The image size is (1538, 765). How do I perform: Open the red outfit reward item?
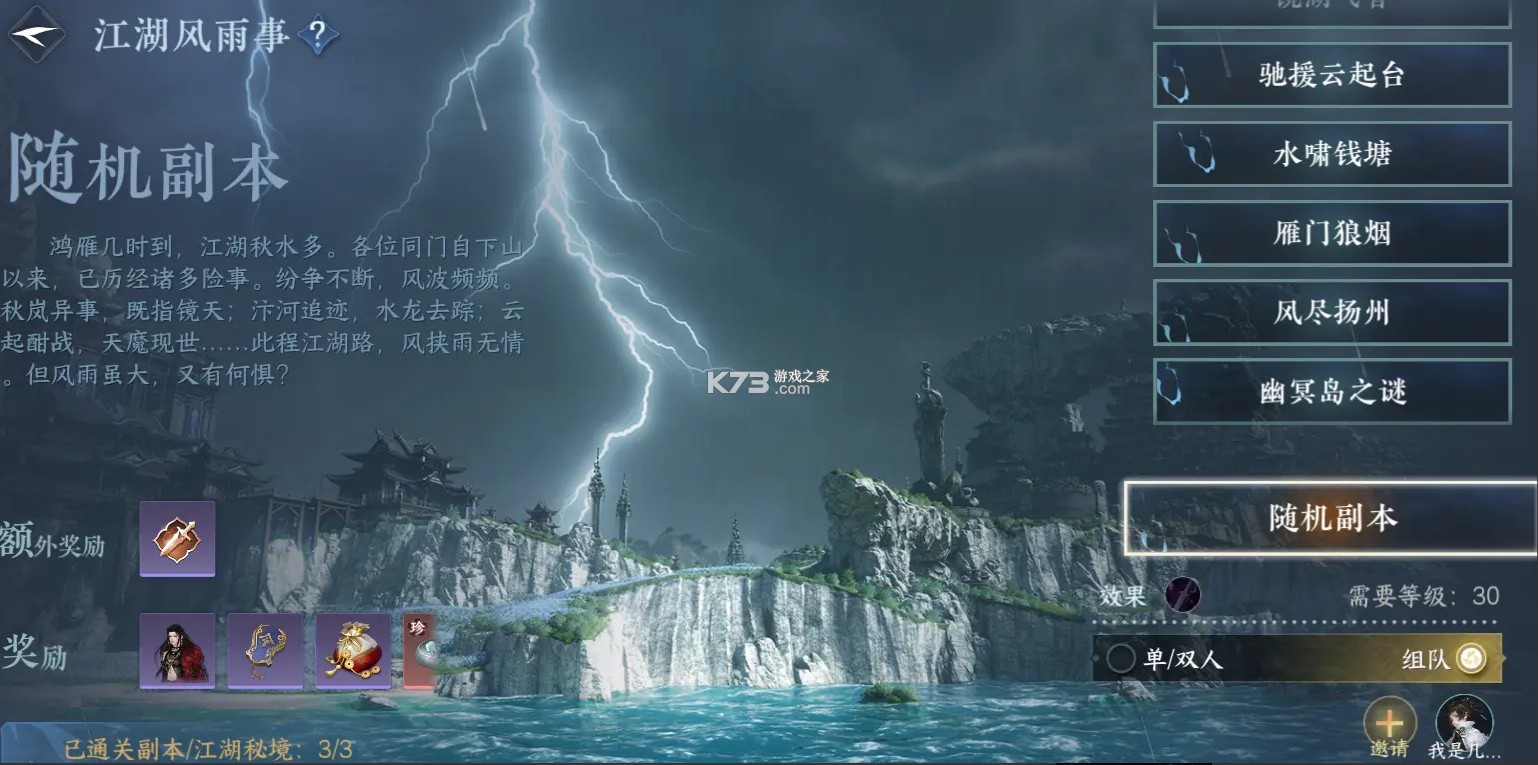(x=176, y=650)
